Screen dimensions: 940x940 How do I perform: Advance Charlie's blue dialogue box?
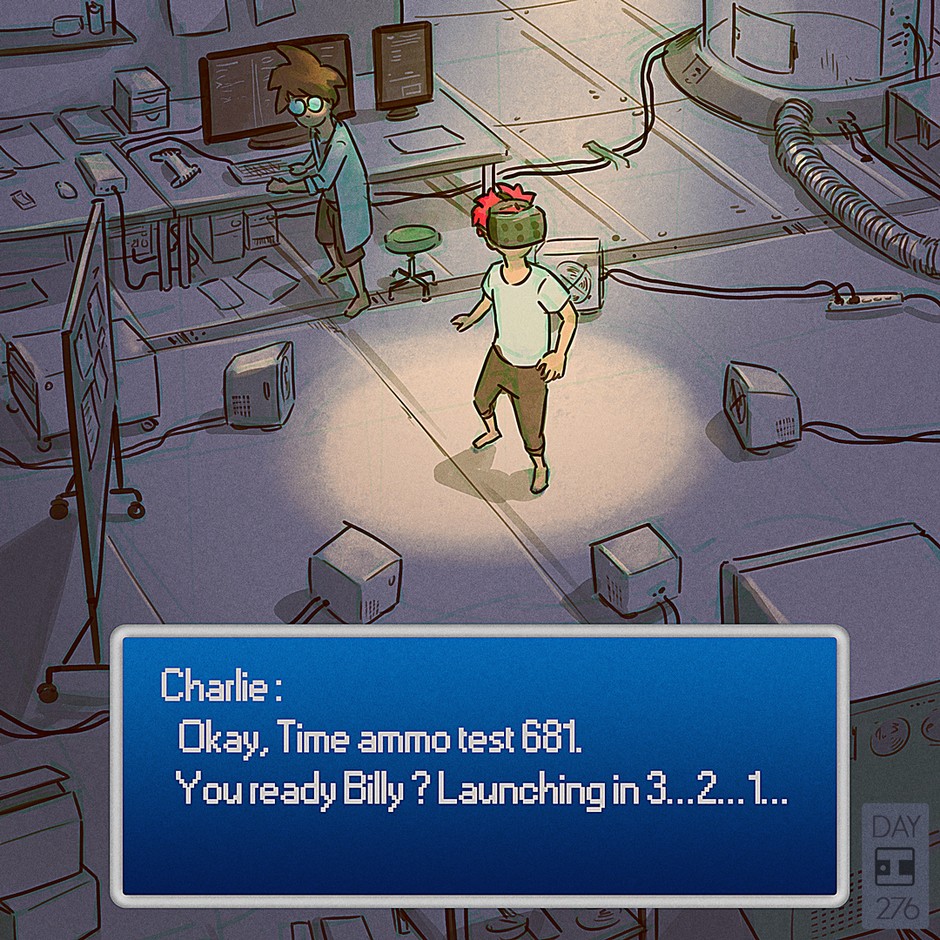click(x=478, y=765)
